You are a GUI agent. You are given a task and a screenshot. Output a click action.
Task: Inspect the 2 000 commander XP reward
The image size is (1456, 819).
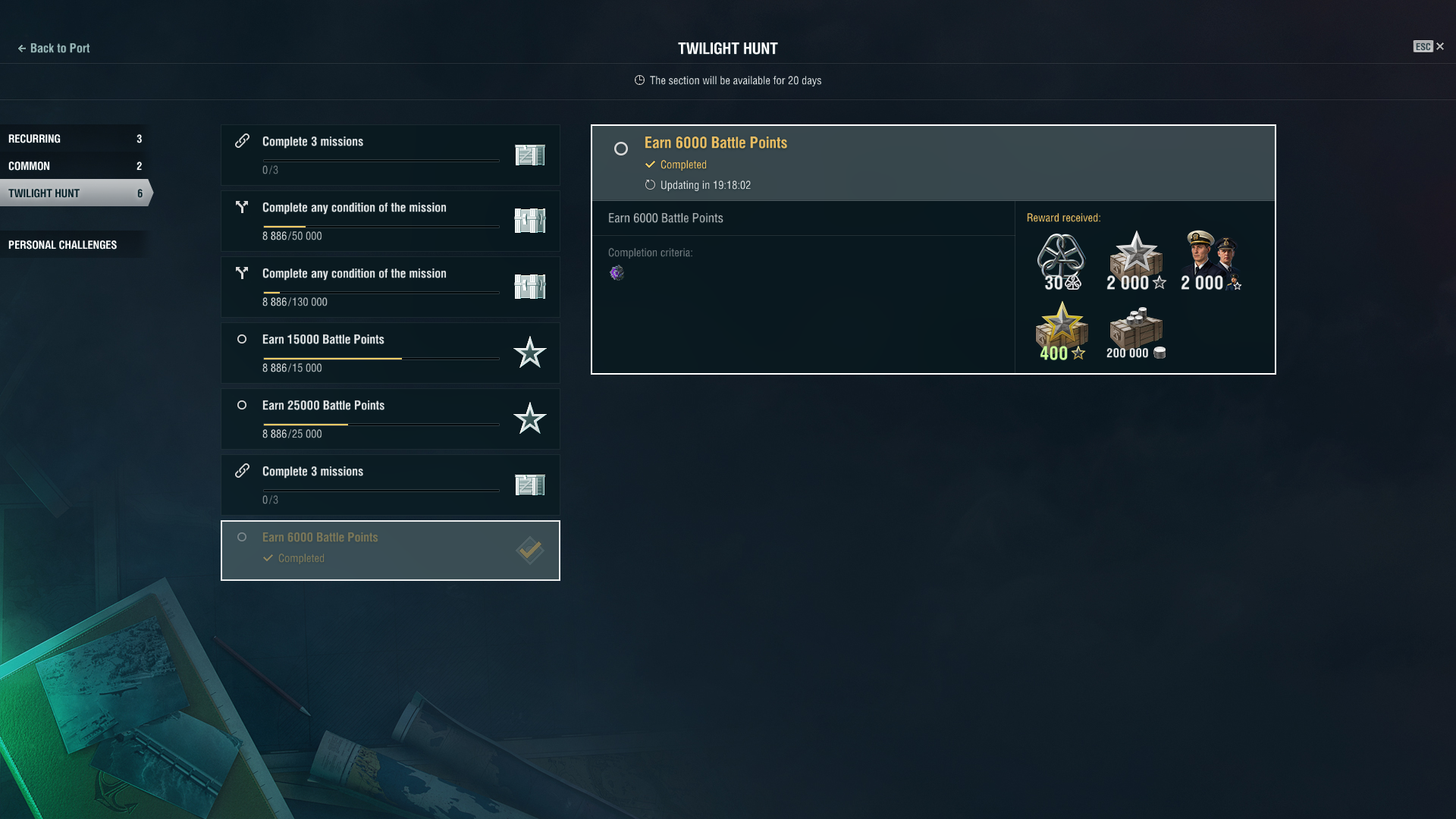(1210, 261)
